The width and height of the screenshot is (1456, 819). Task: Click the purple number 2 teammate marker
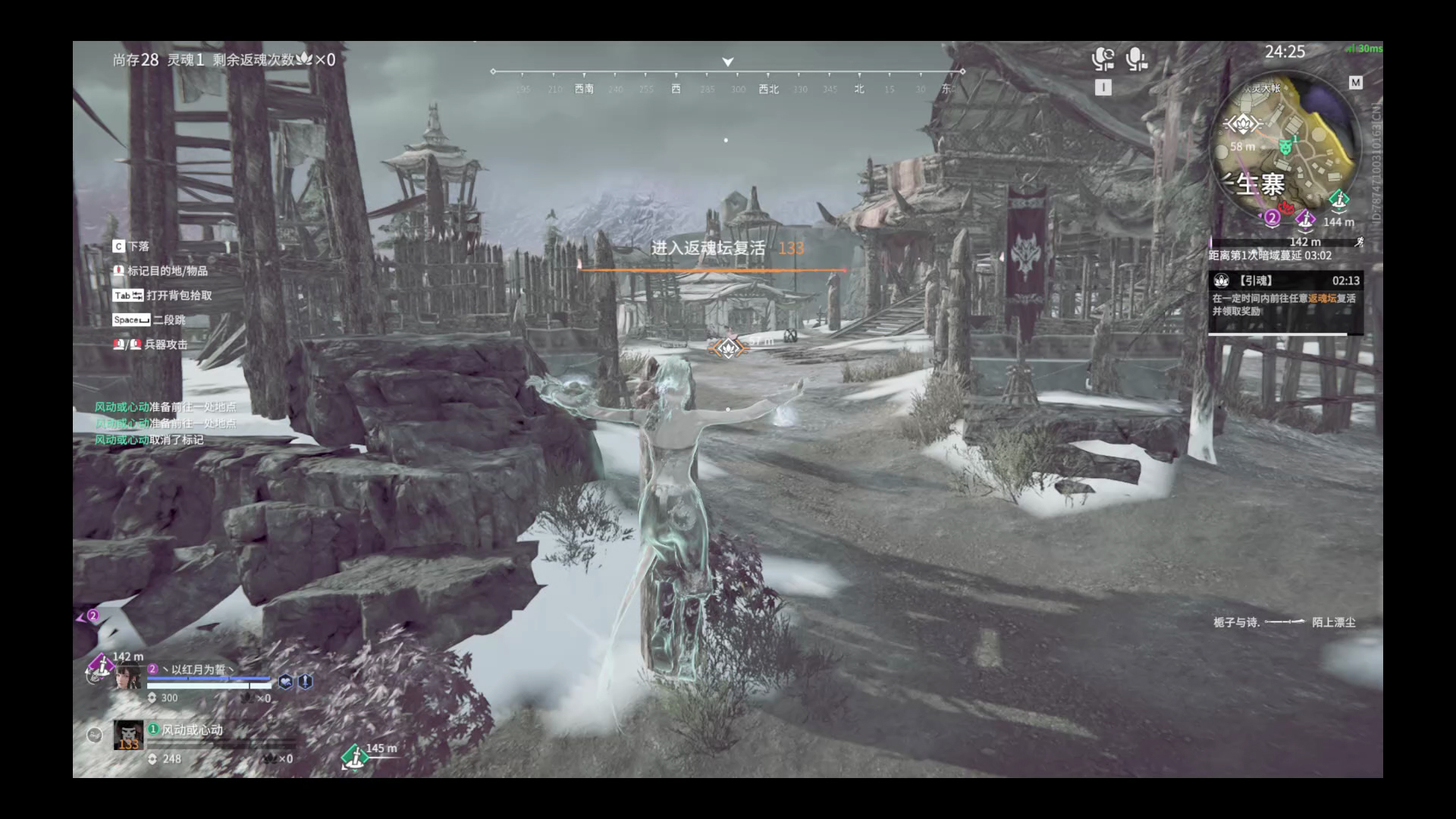1272,218
